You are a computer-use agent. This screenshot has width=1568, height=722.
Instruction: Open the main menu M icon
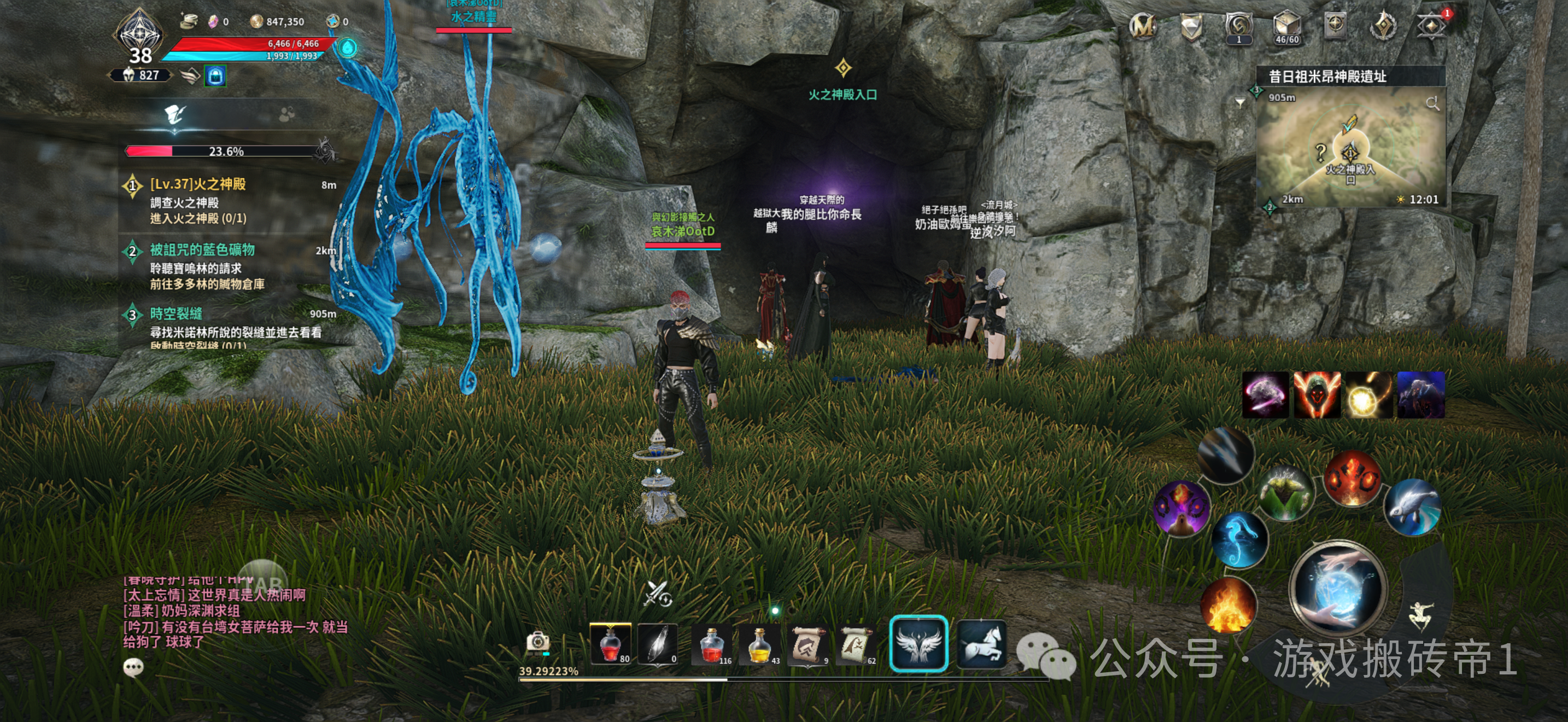1143,26
